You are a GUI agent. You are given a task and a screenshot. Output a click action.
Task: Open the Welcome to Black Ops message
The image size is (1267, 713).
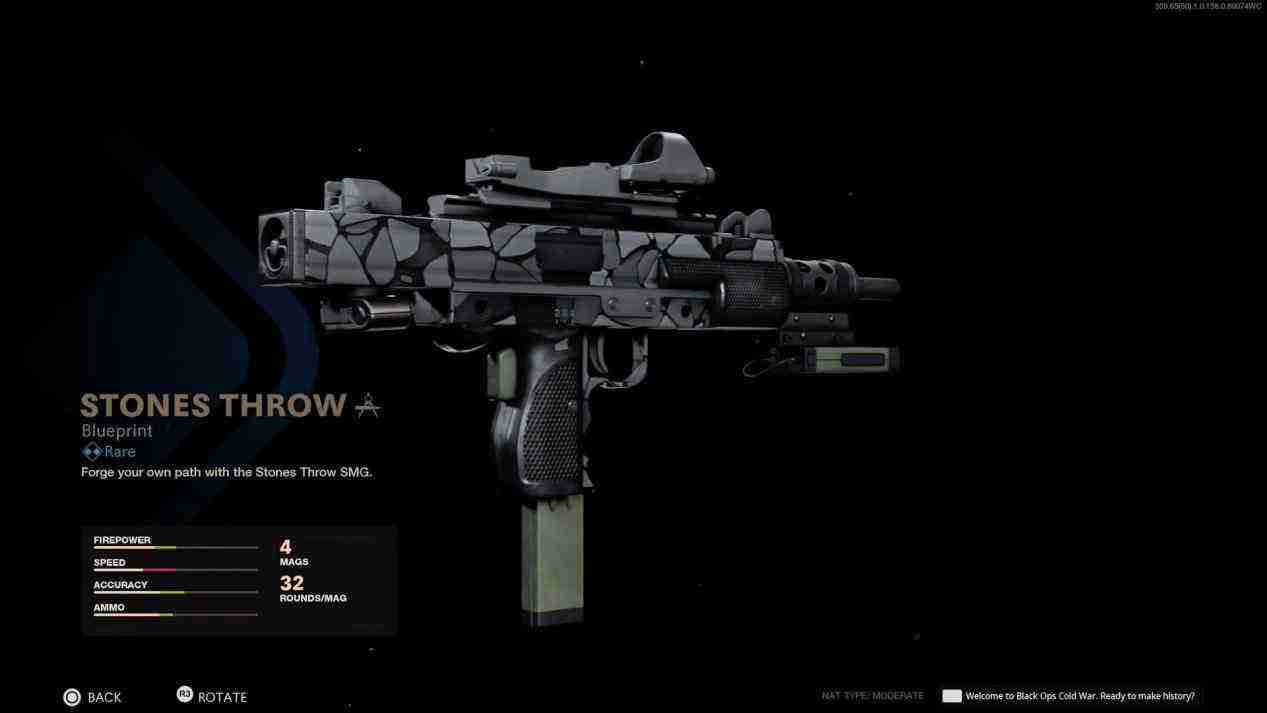(x=1078, y=696)
